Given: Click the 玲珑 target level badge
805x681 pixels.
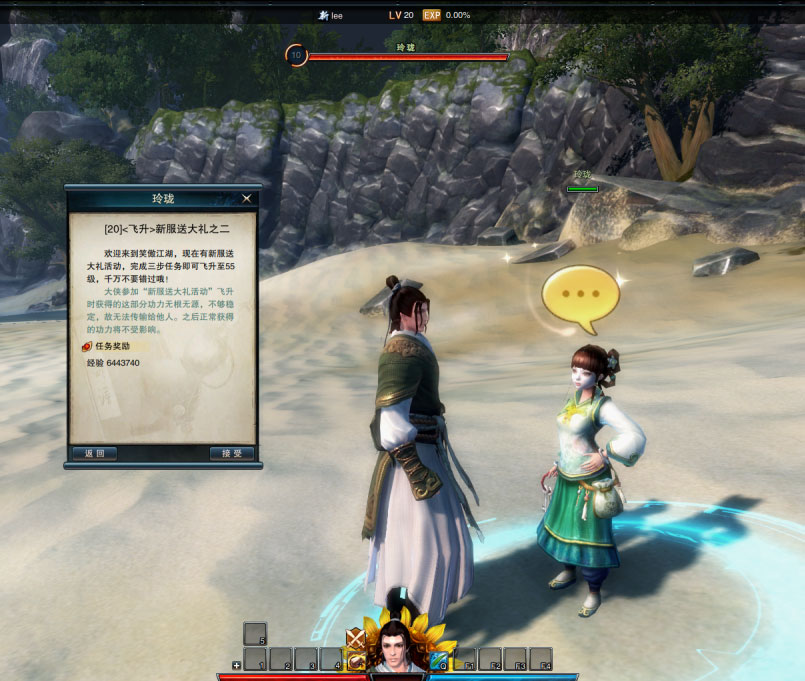Looking at the screenshot, I should pyautogui.click(x=296, y=56).
